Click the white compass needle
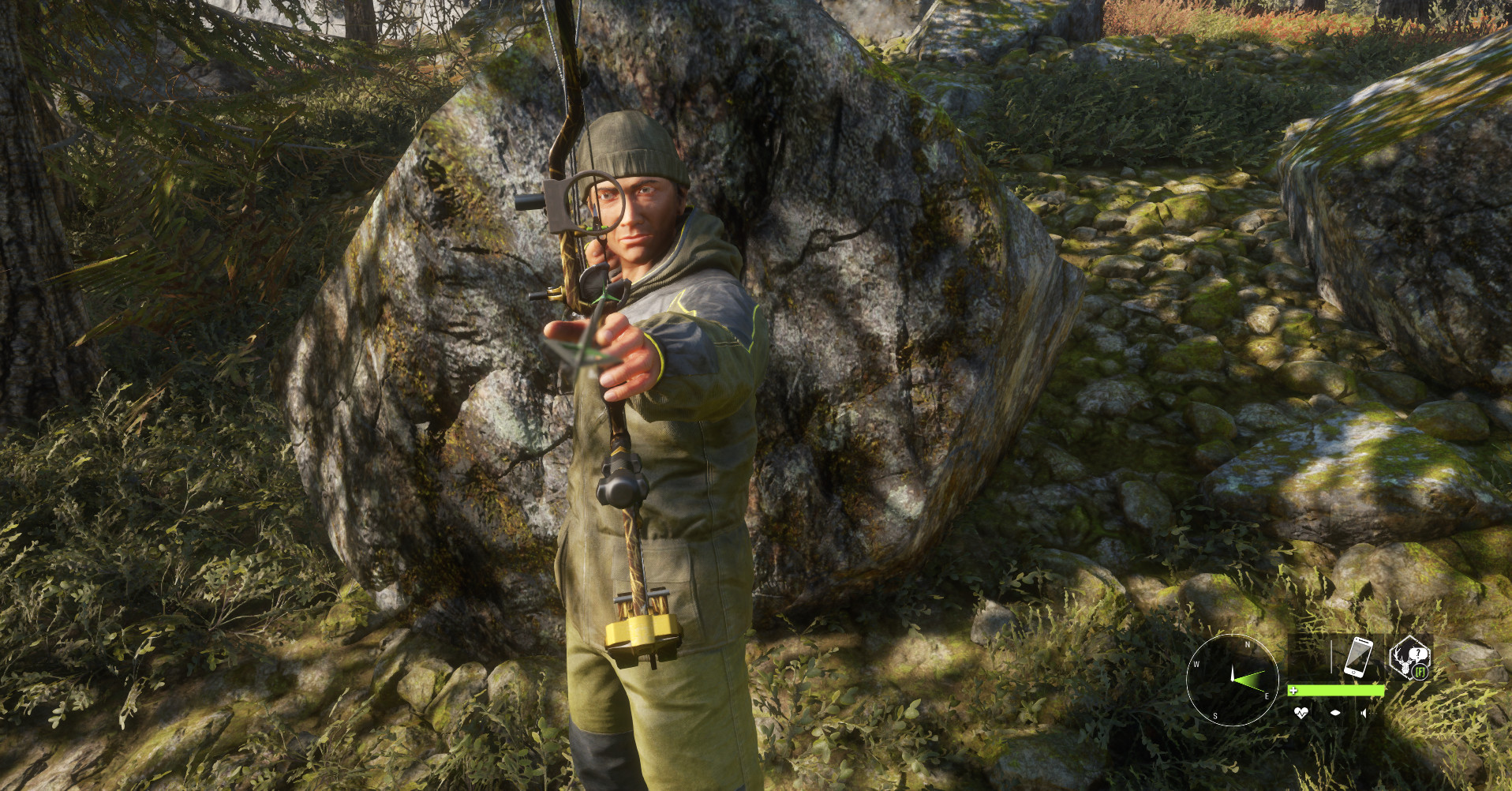Screen dimensions: 1512x791 1233,670
